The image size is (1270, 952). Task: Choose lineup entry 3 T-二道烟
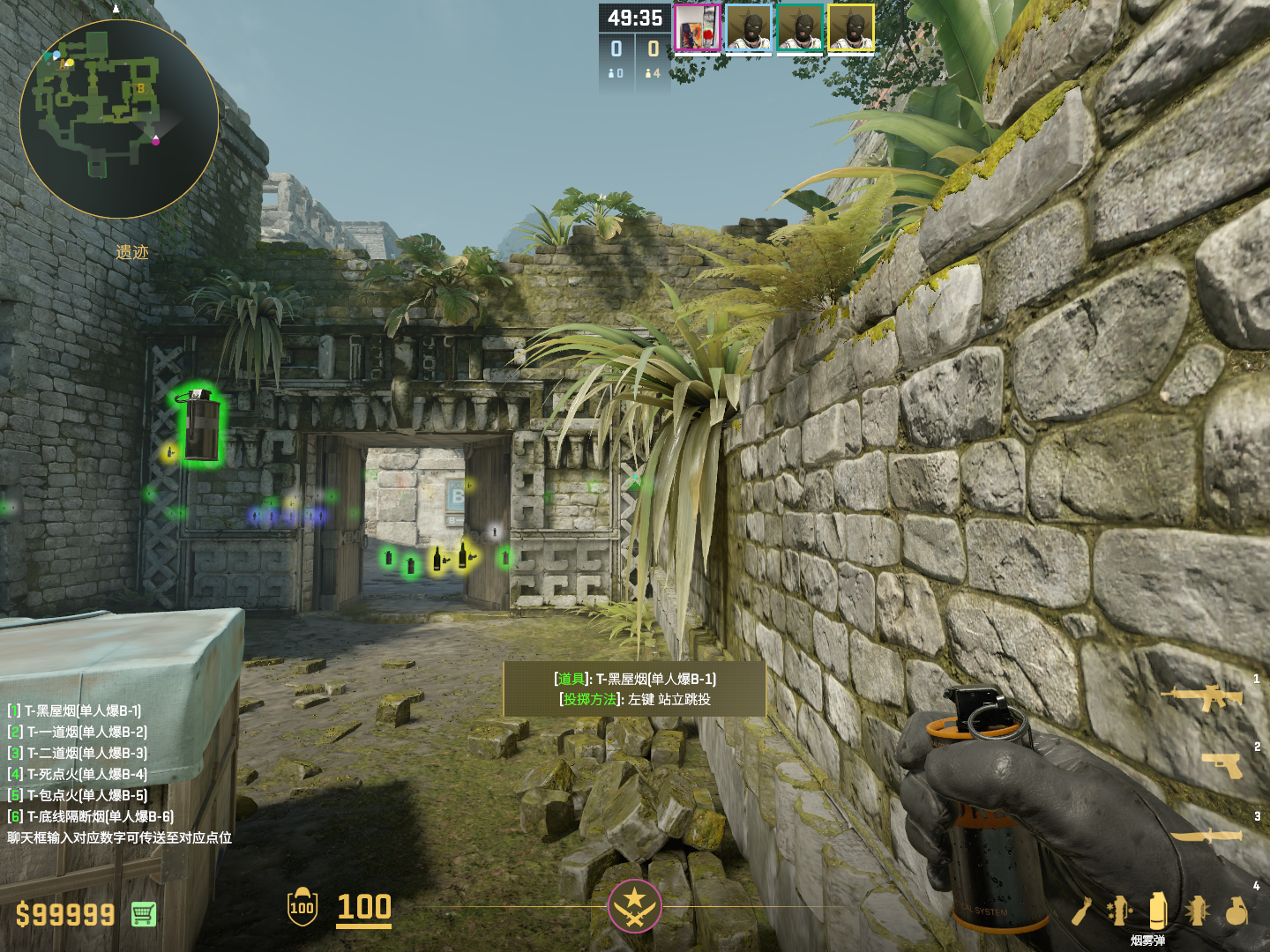click(78, 753)
